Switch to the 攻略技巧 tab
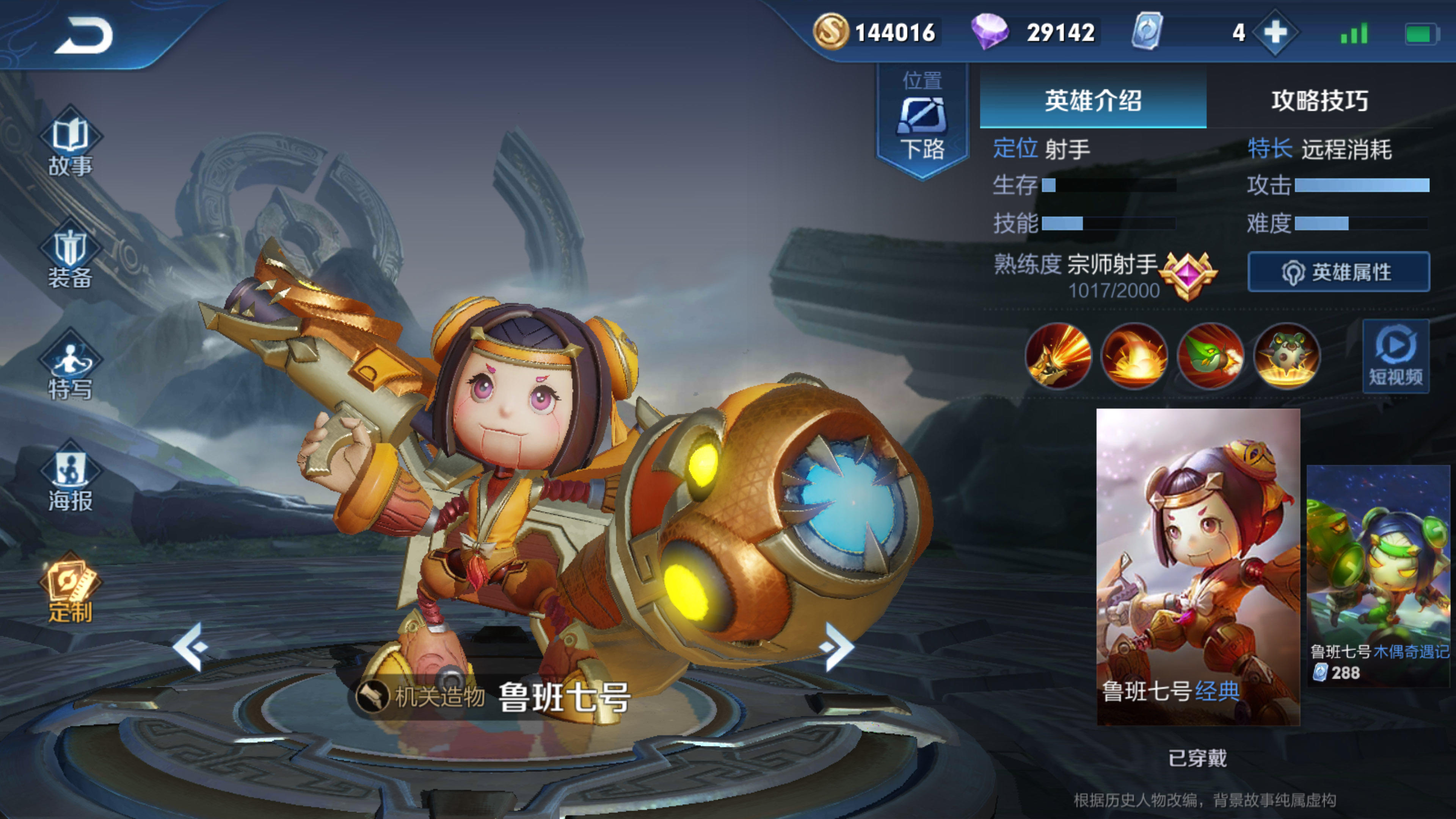The width and height of the screenshot is (1456, 819). (1320, 100)
